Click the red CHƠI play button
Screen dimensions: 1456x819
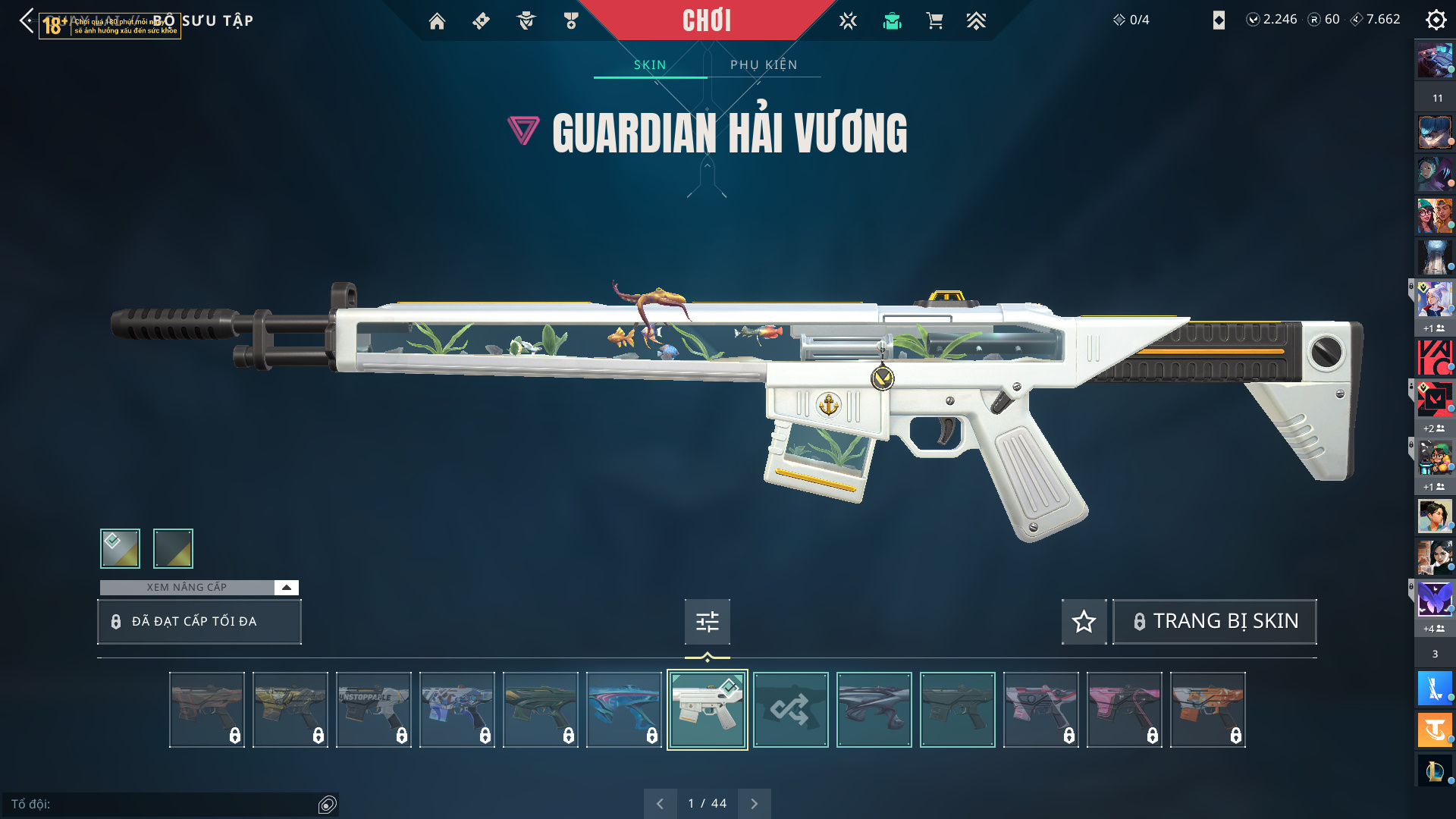(706, 20)
